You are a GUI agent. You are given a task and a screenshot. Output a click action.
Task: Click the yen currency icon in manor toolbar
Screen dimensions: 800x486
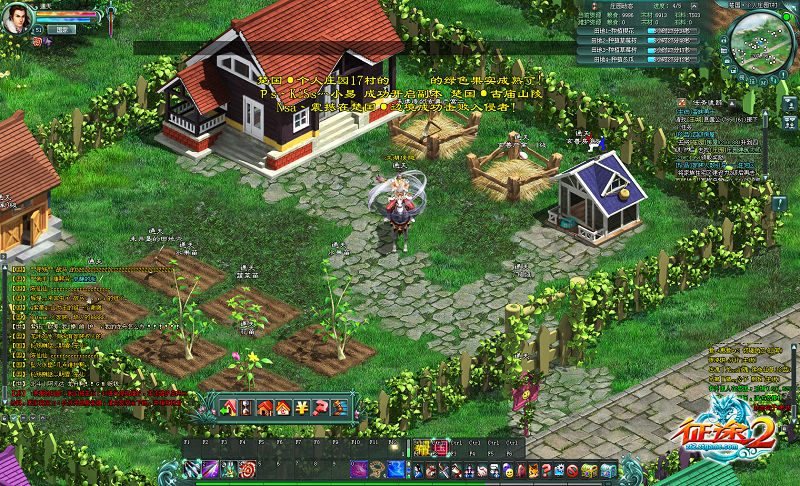pyautogui.click(x=300, y=407)
